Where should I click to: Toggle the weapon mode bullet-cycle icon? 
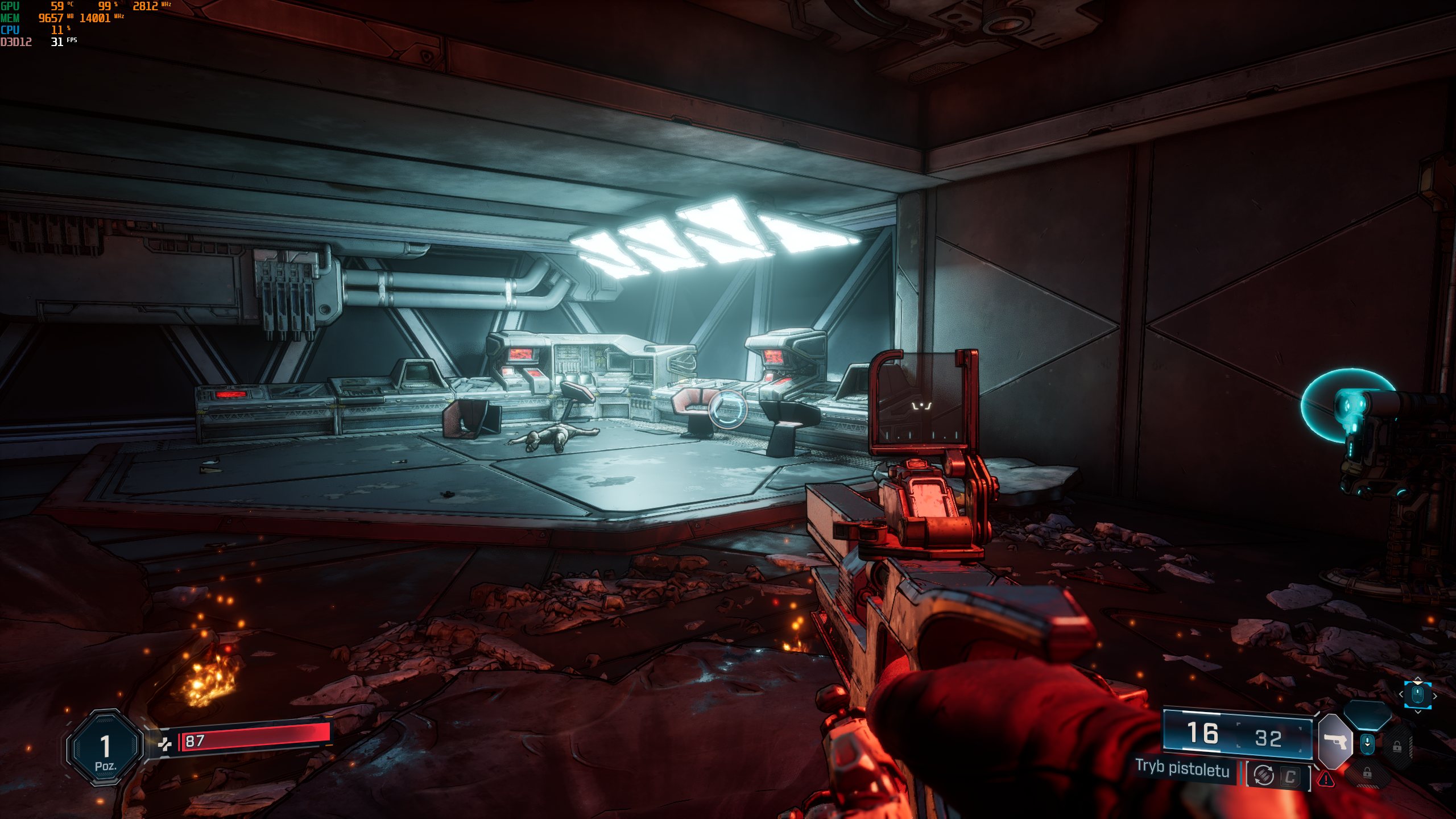point(1264,775)
